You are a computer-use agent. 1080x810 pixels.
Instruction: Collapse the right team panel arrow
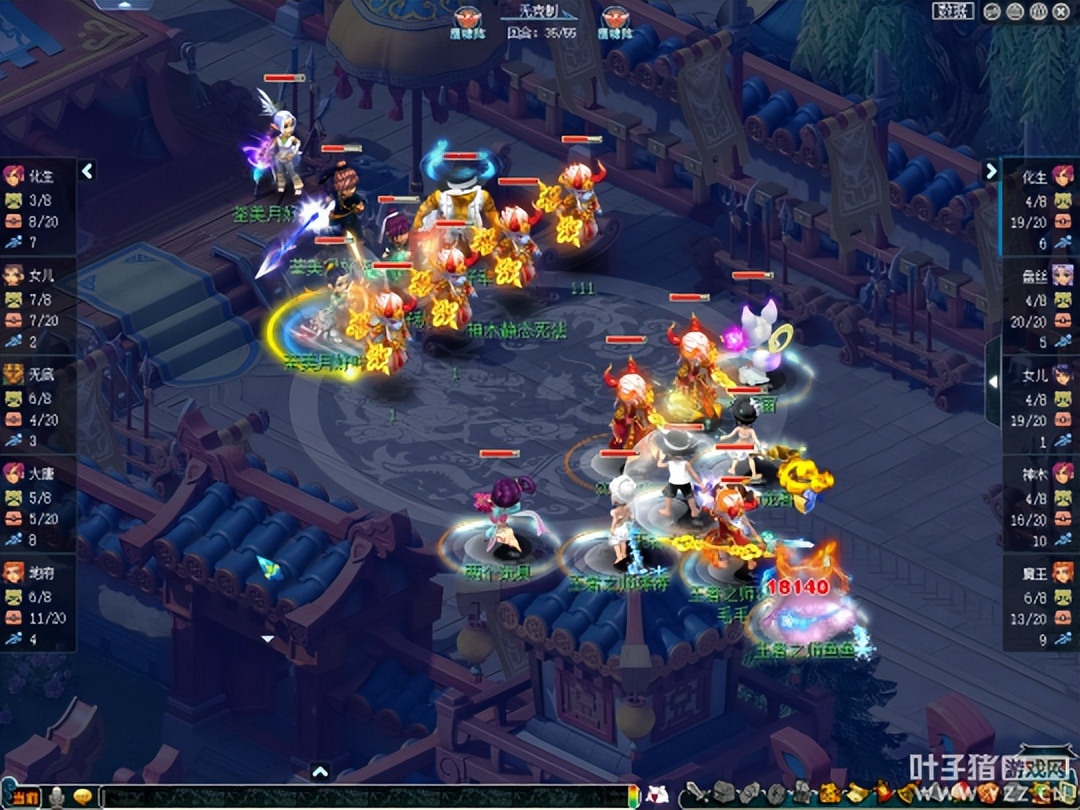click(991, 171)
